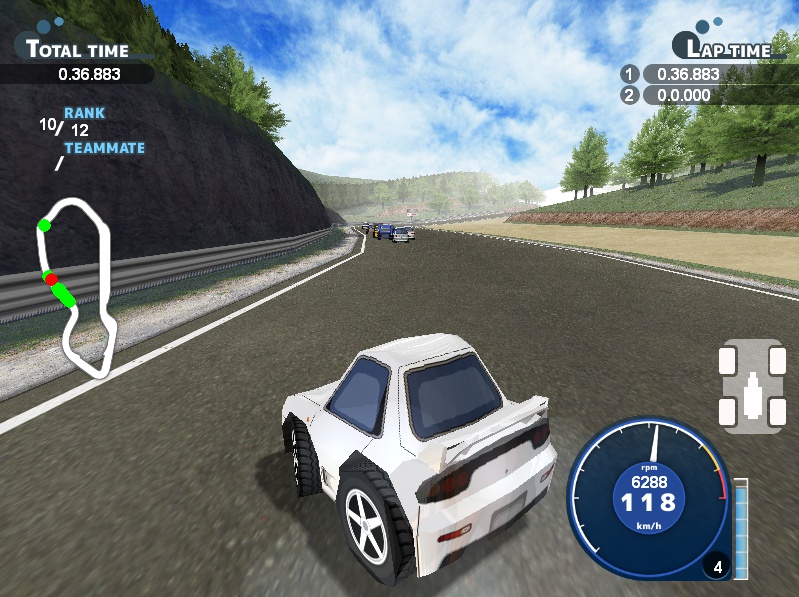799x597 pixels.
Task: Select the car tire status diagram
Action: [752, 386]
